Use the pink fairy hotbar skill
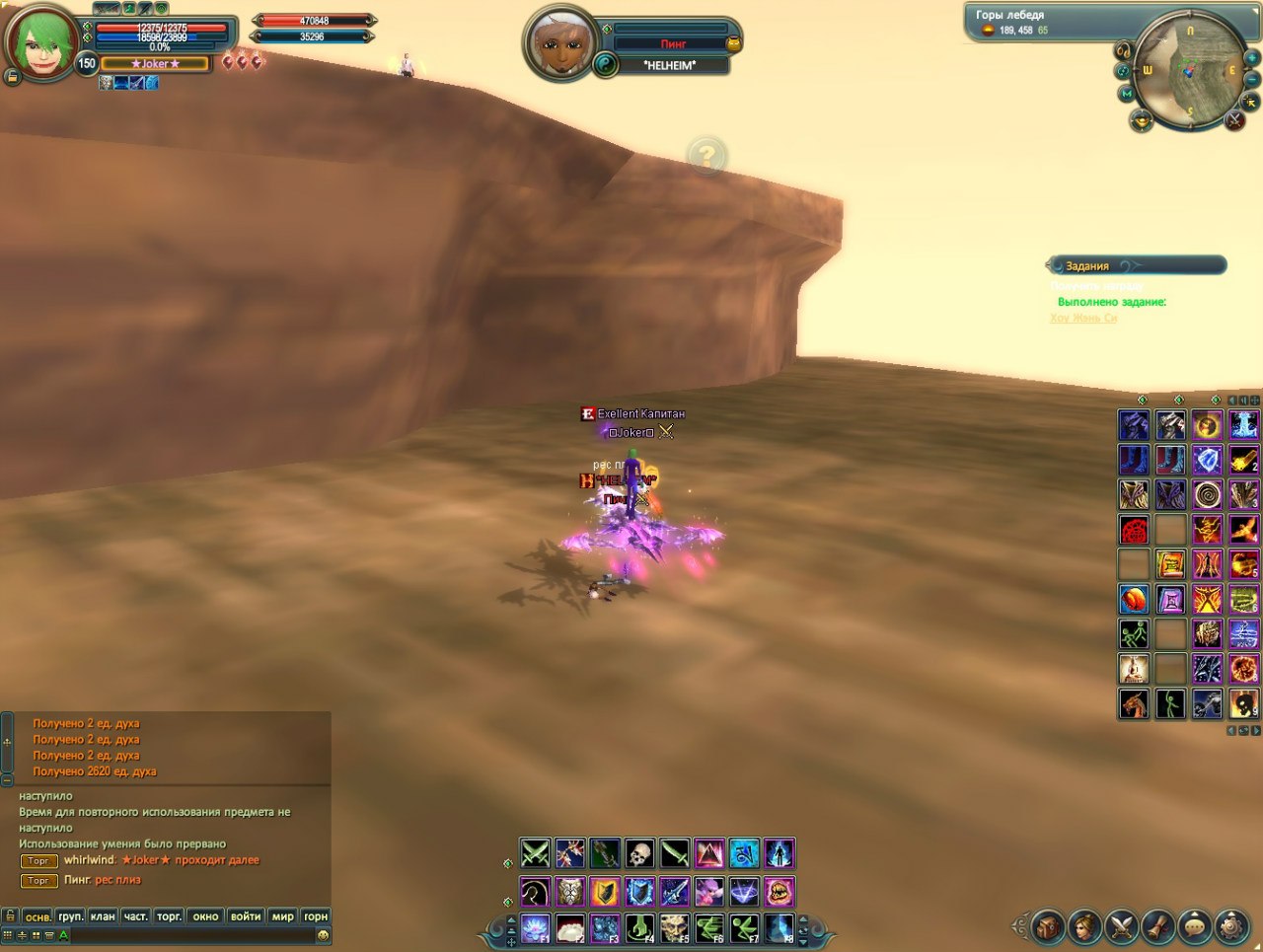 coord(709,892)
